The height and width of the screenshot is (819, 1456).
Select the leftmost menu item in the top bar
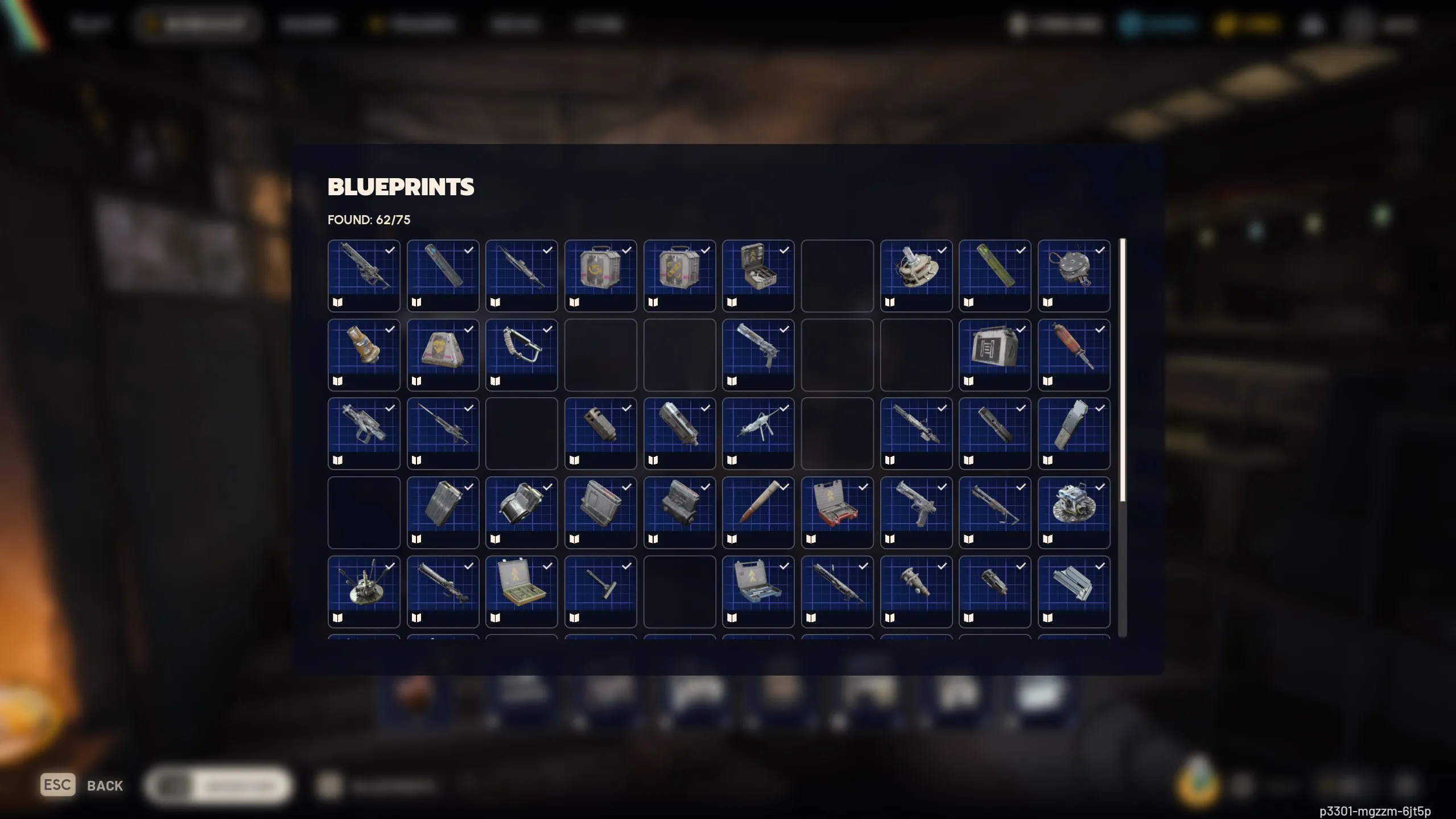[91, 24]
